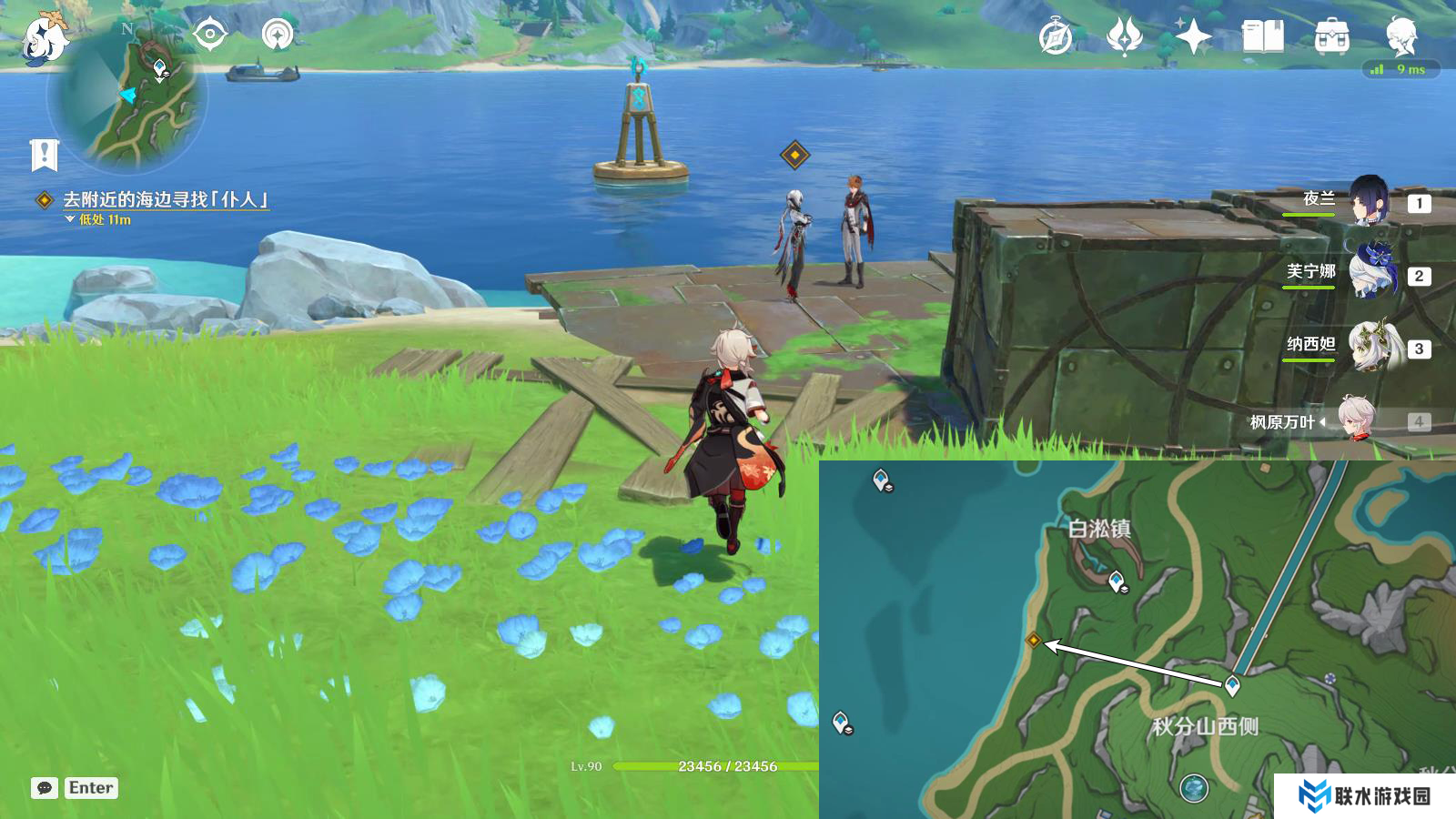Select the tracked quest objective text
The height and width of the screenshot is (819, 1456).
[165, 199]
